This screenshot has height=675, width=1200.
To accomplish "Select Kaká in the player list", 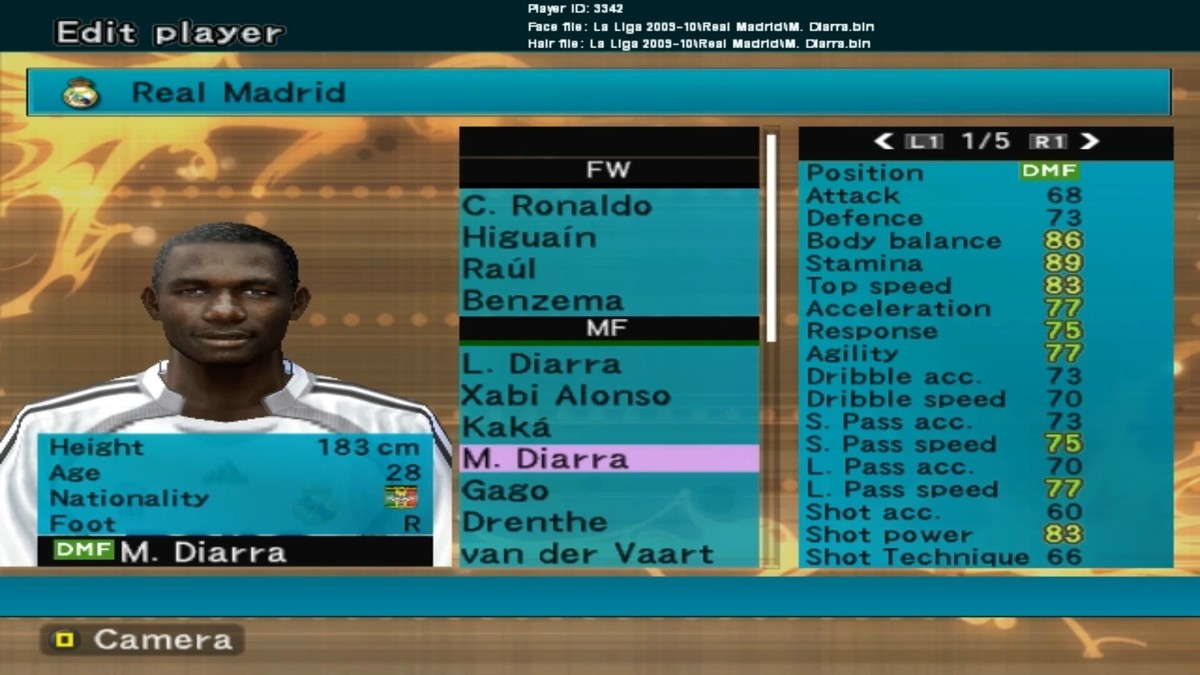I will [507, 427].
